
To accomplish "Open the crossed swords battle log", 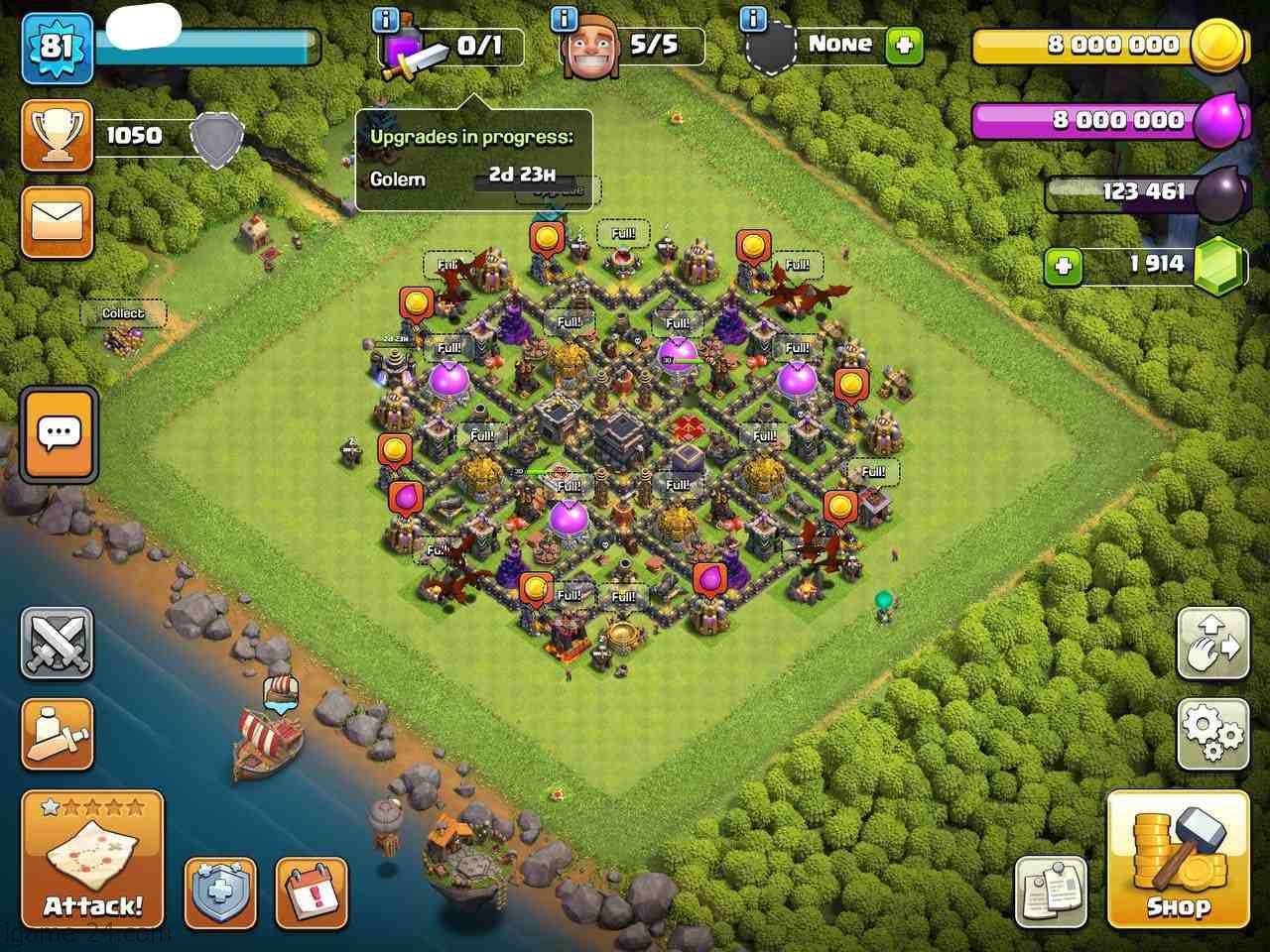I will (58, 644).
